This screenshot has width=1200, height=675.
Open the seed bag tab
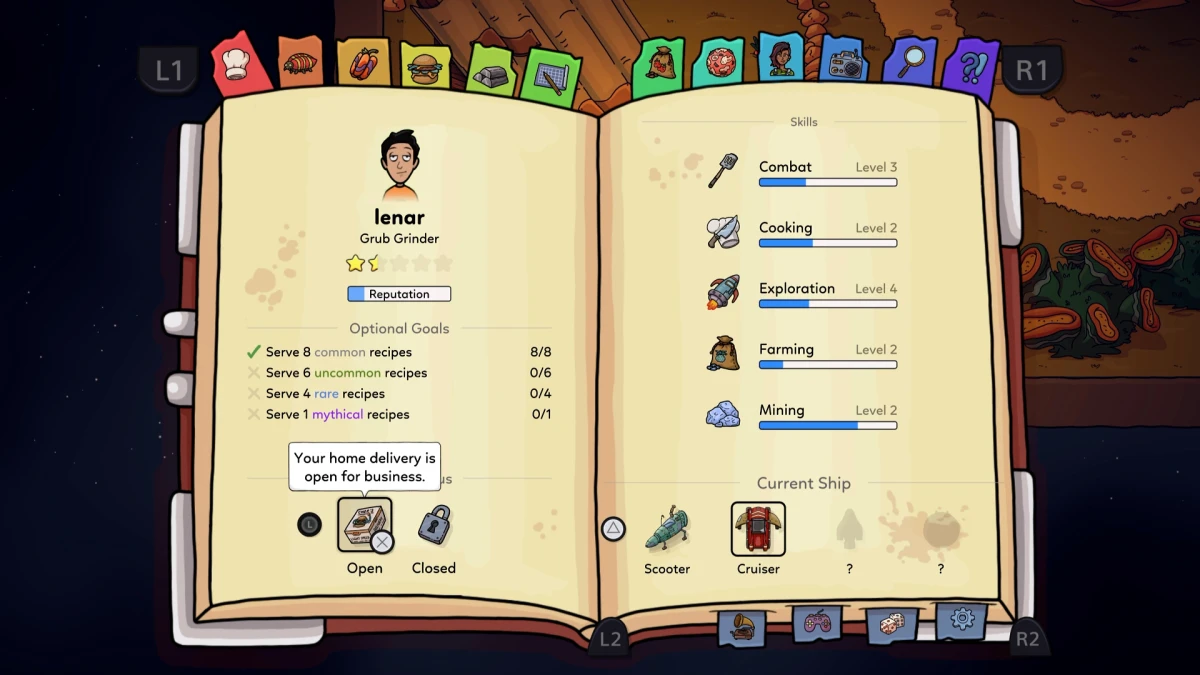point(659,65)
